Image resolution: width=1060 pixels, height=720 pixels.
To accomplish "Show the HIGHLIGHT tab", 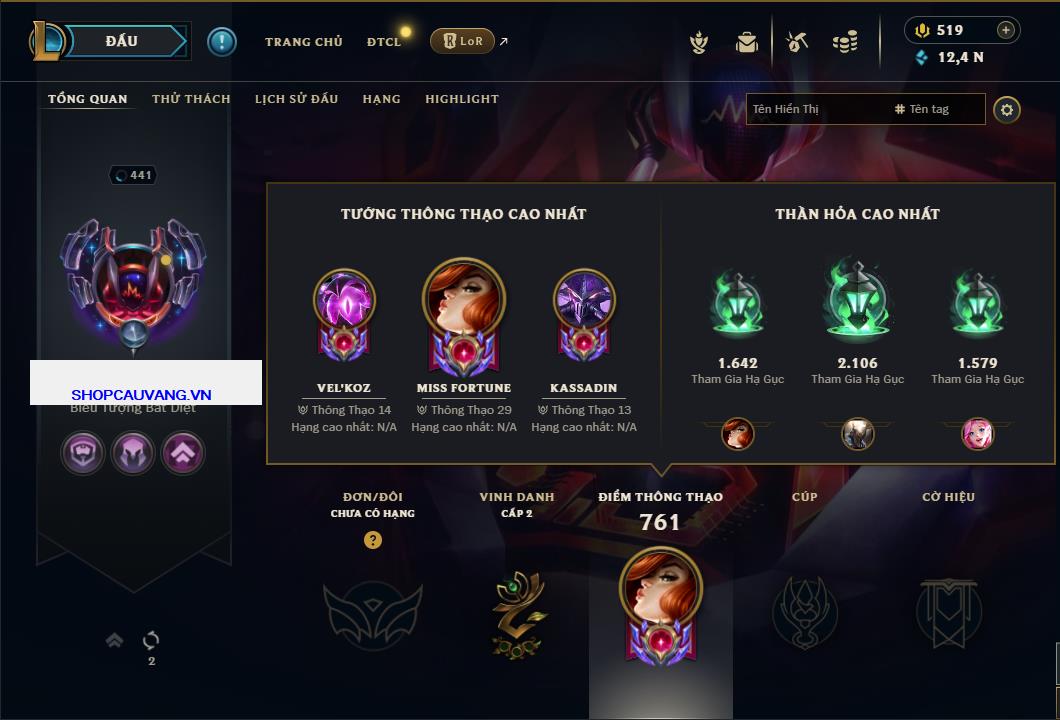I will (x=462, y=99).
